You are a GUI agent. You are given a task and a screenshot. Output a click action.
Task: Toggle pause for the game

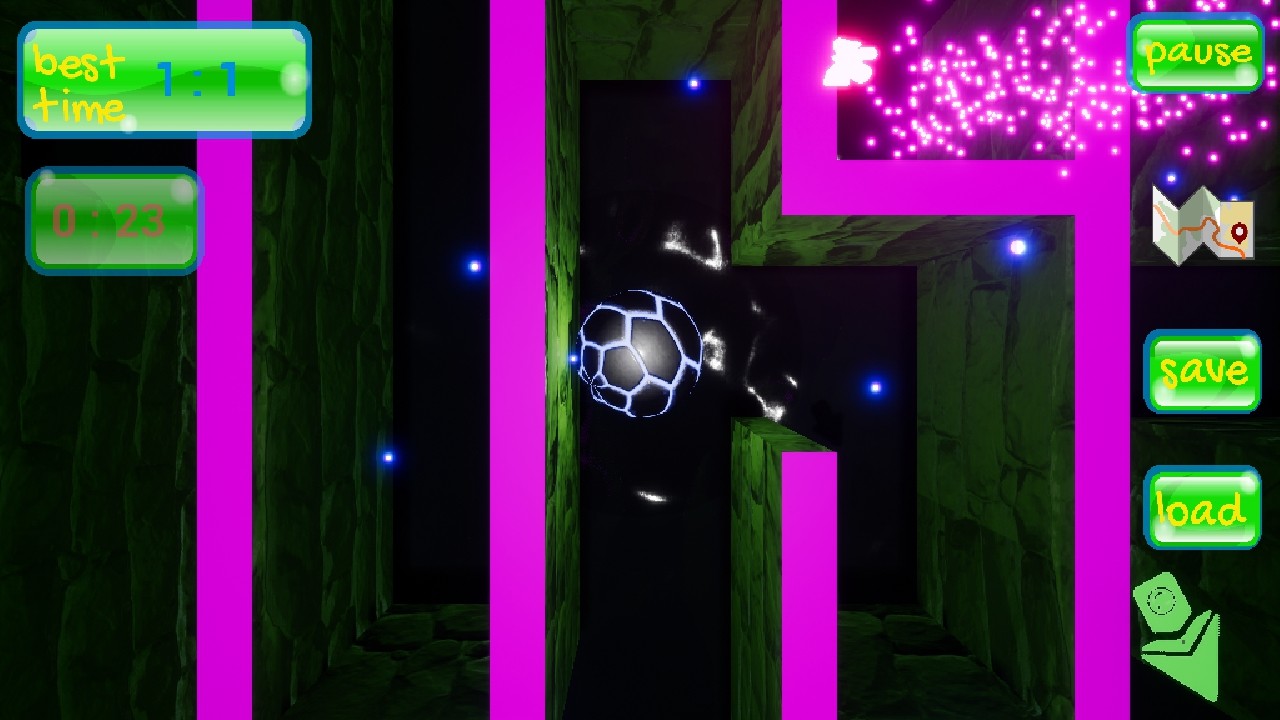point(1198,52)
